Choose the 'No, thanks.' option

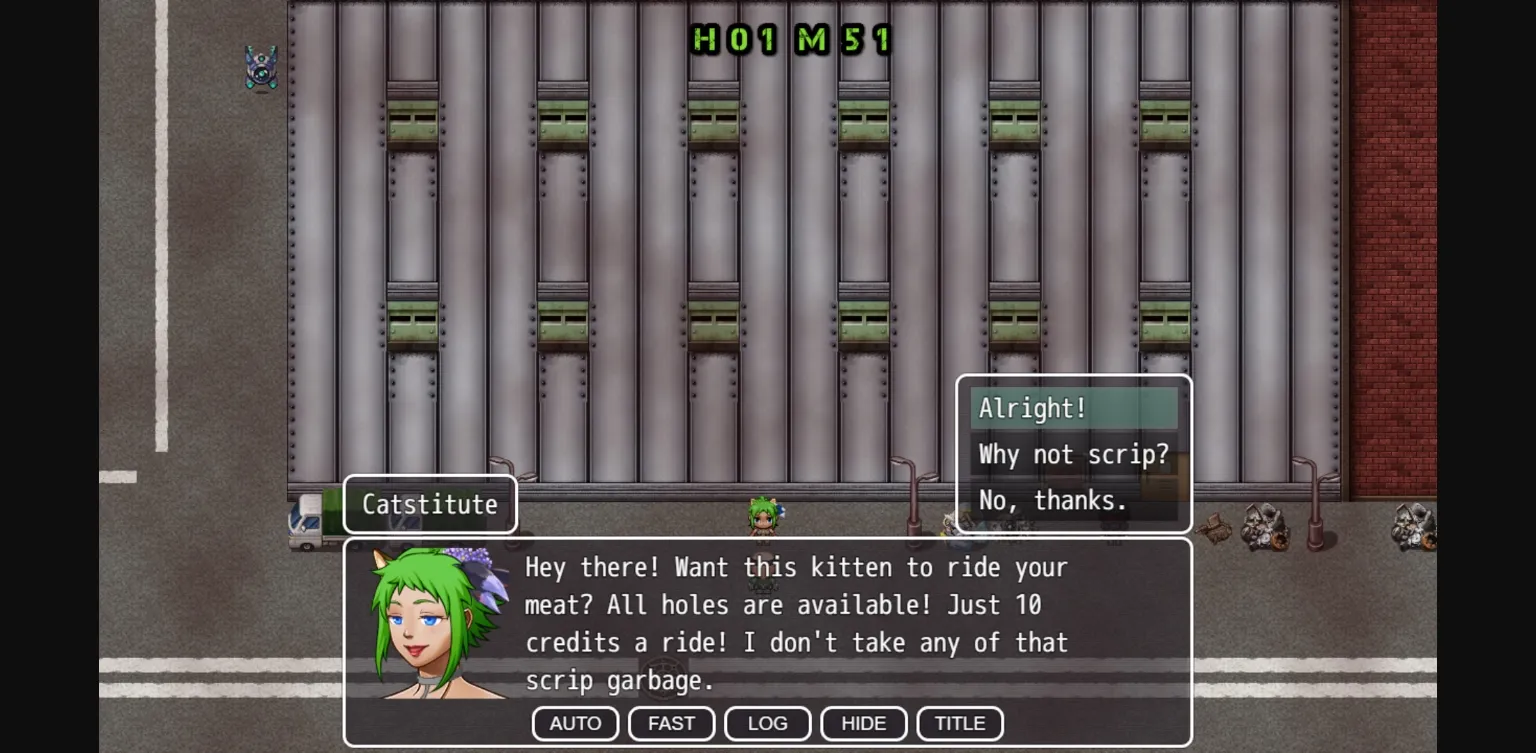pyautogui.click(x=1053, y=500)
